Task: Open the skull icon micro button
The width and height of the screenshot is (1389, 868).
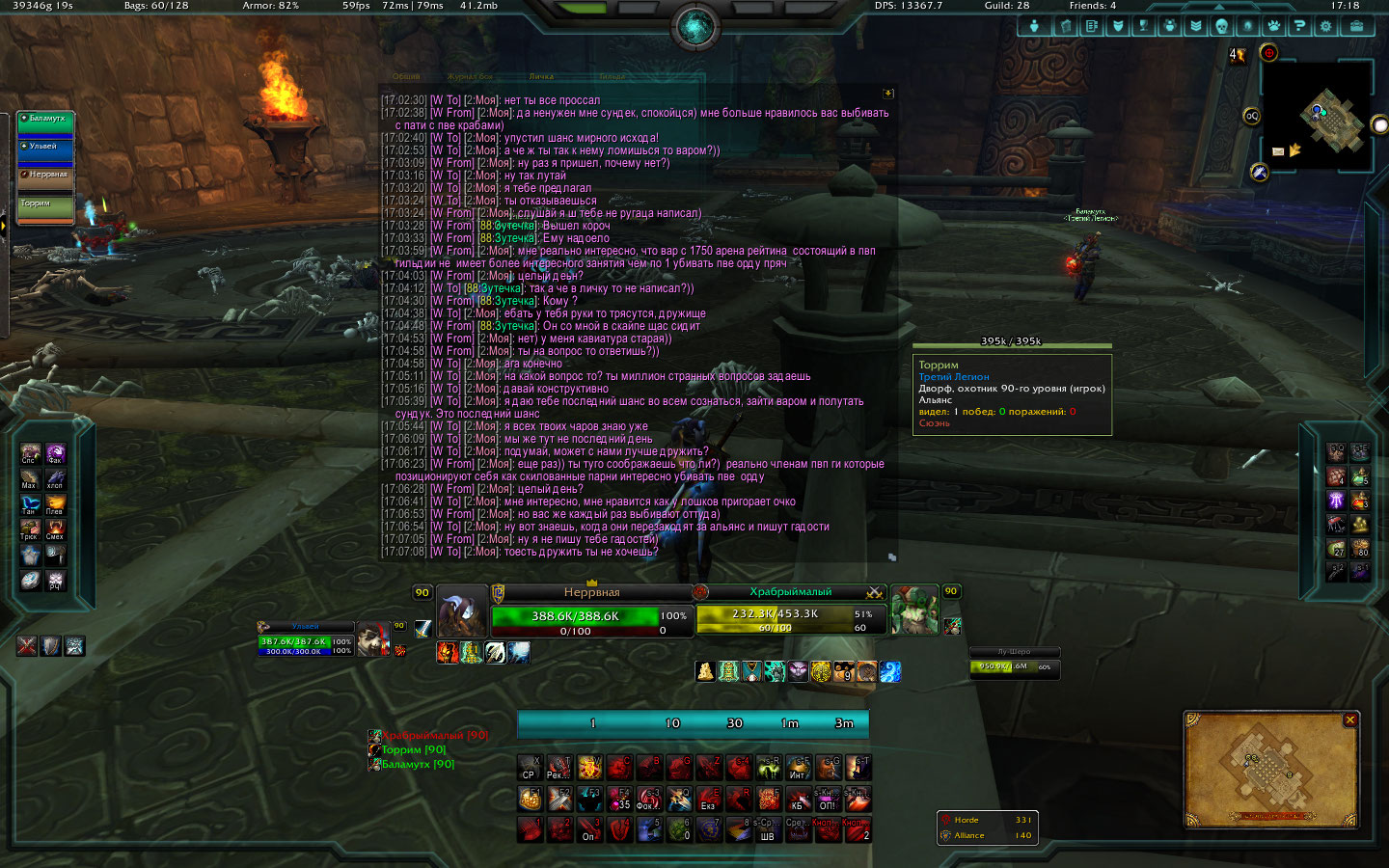Action: pos(1221,26)
